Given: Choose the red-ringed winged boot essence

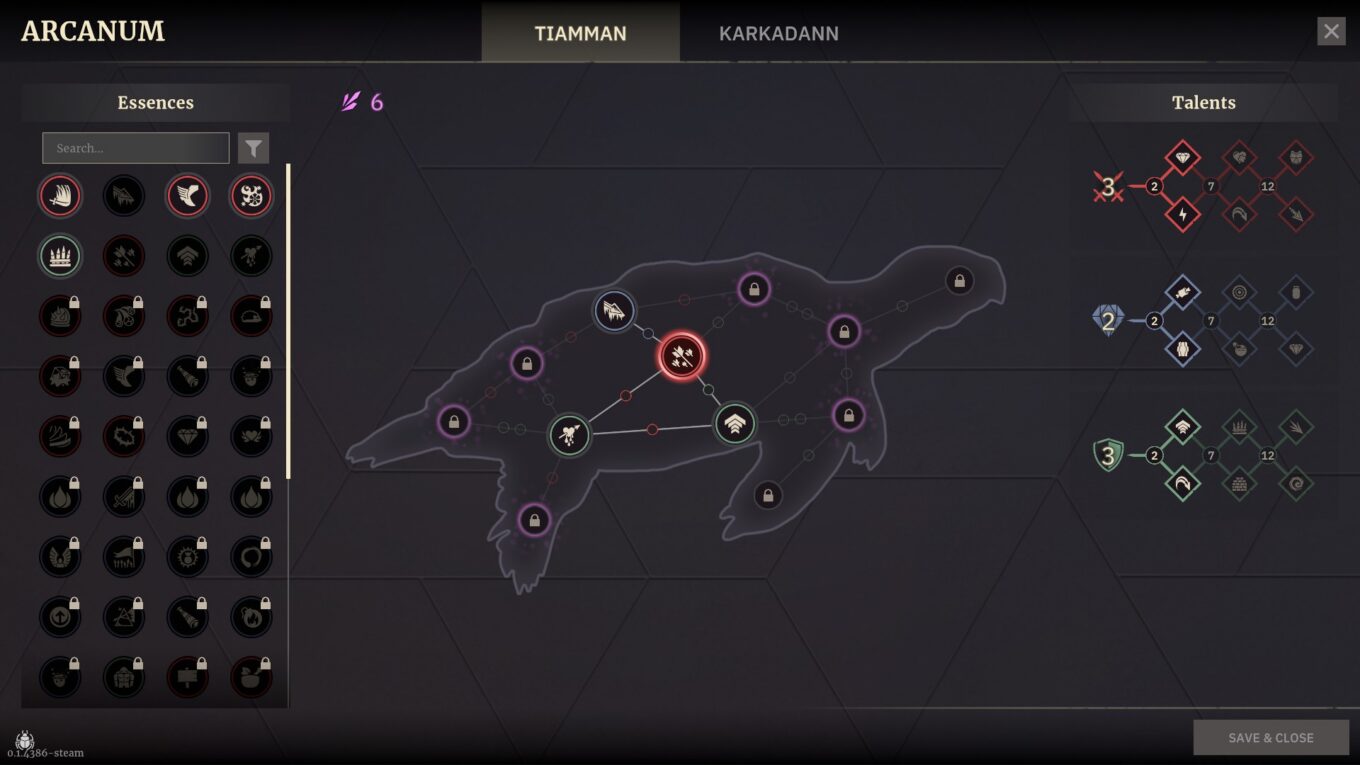Looking at the screenshot, I should tap(188, 196).
